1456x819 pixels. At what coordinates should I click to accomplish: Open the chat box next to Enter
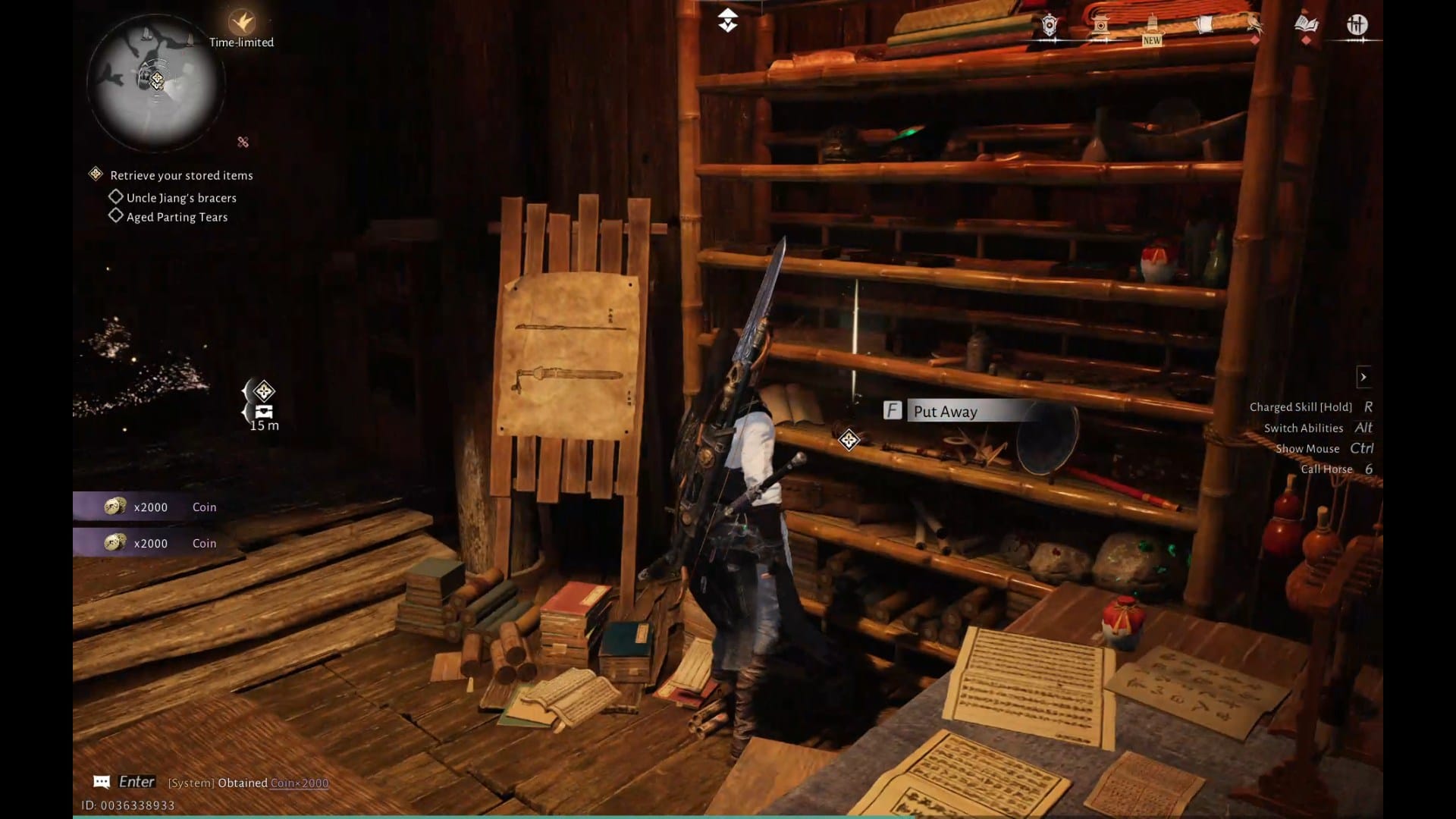tap(102, 782)
